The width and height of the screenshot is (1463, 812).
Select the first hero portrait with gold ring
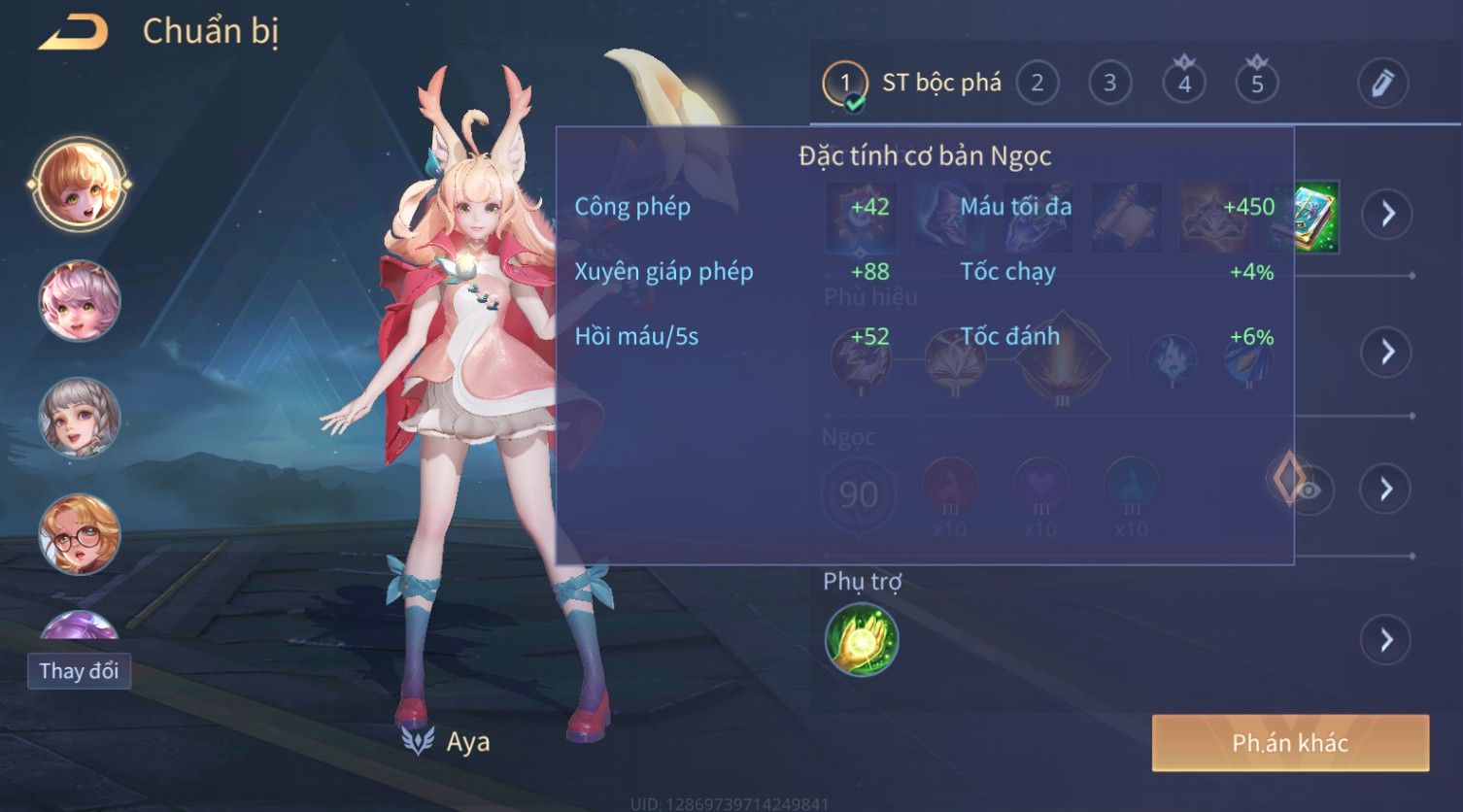point(79,185)
